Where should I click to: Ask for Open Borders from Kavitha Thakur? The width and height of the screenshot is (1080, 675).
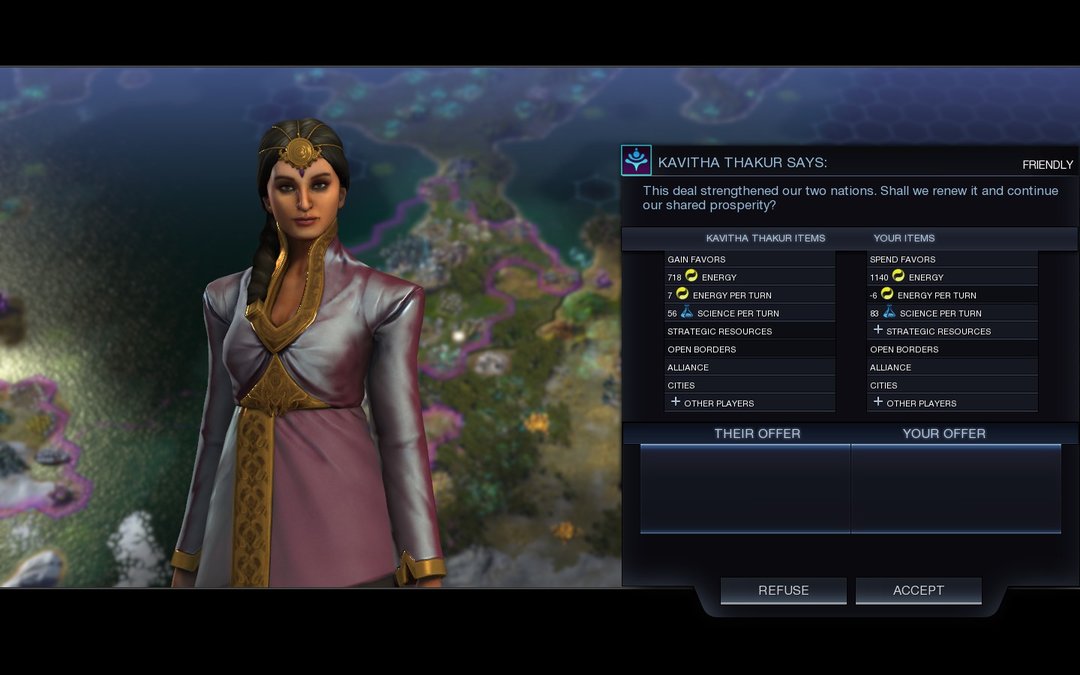pyautogui.click(x=749, y=349)
